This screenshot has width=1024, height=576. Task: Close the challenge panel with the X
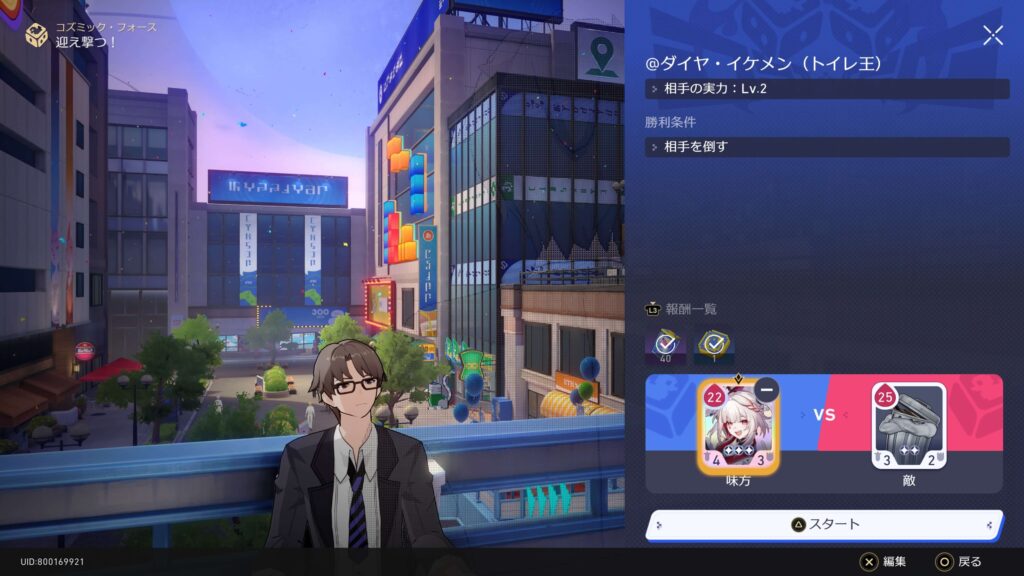pos(992,36)
